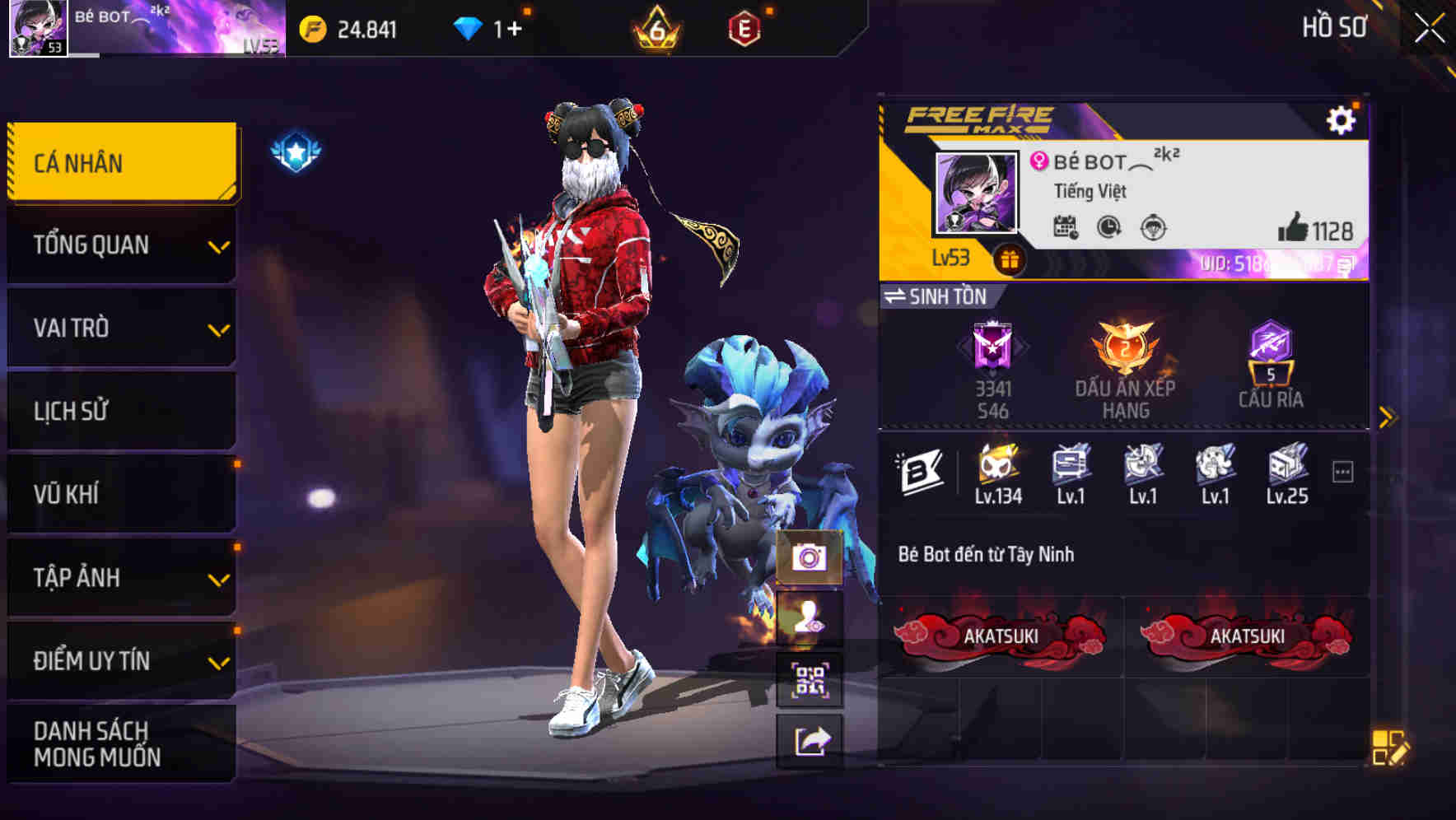Open the crown rank pass icon

coord(653,26)
